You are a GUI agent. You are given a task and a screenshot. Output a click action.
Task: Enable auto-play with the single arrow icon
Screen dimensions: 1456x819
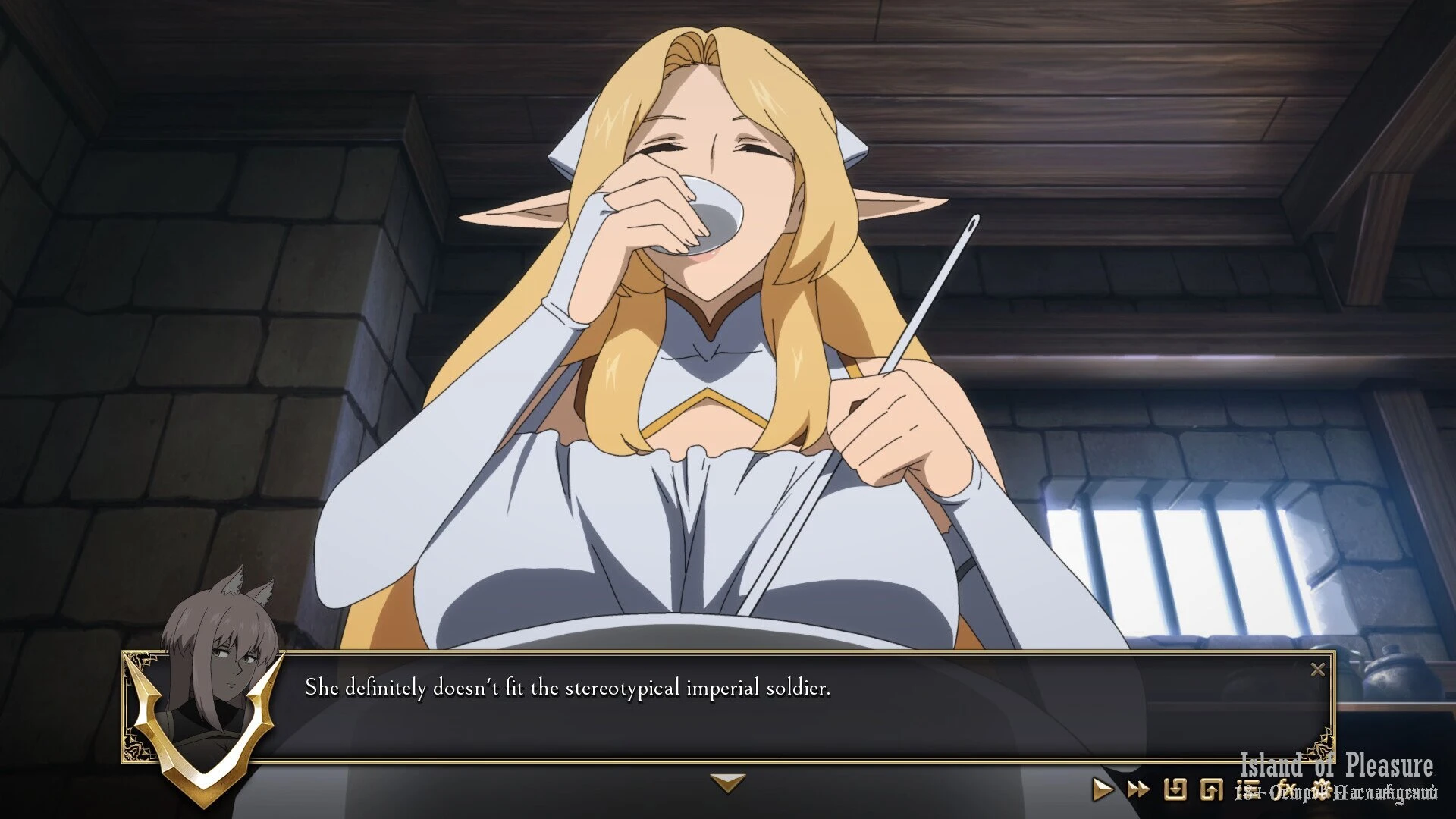tap(1102, 789)
